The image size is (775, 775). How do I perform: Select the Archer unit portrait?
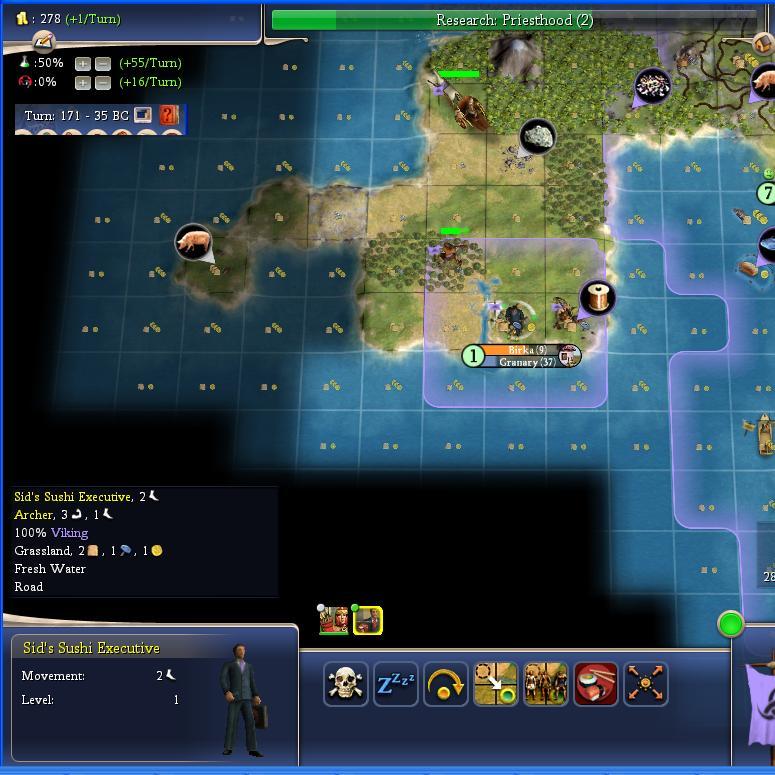pyautogui.click(x=333, y=620)
